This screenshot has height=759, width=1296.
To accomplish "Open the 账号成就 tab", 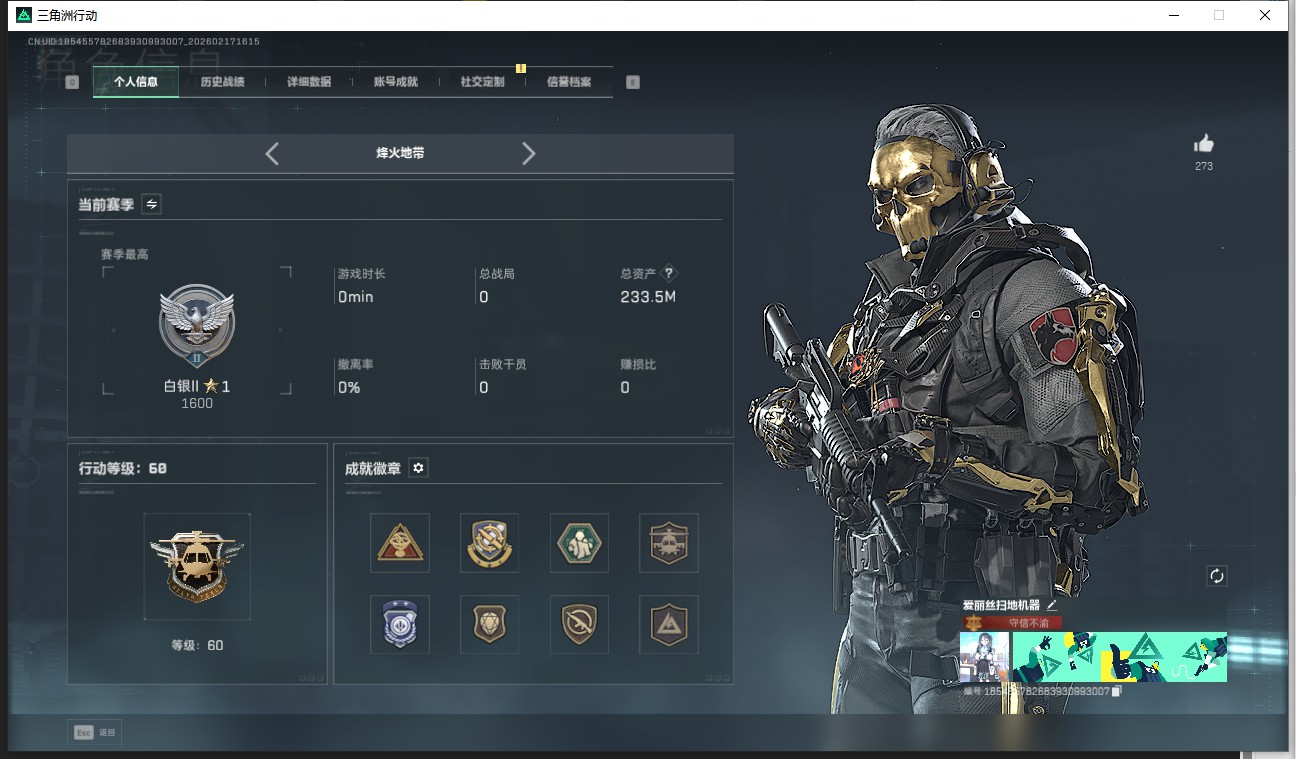I will (x=394, y=81).
